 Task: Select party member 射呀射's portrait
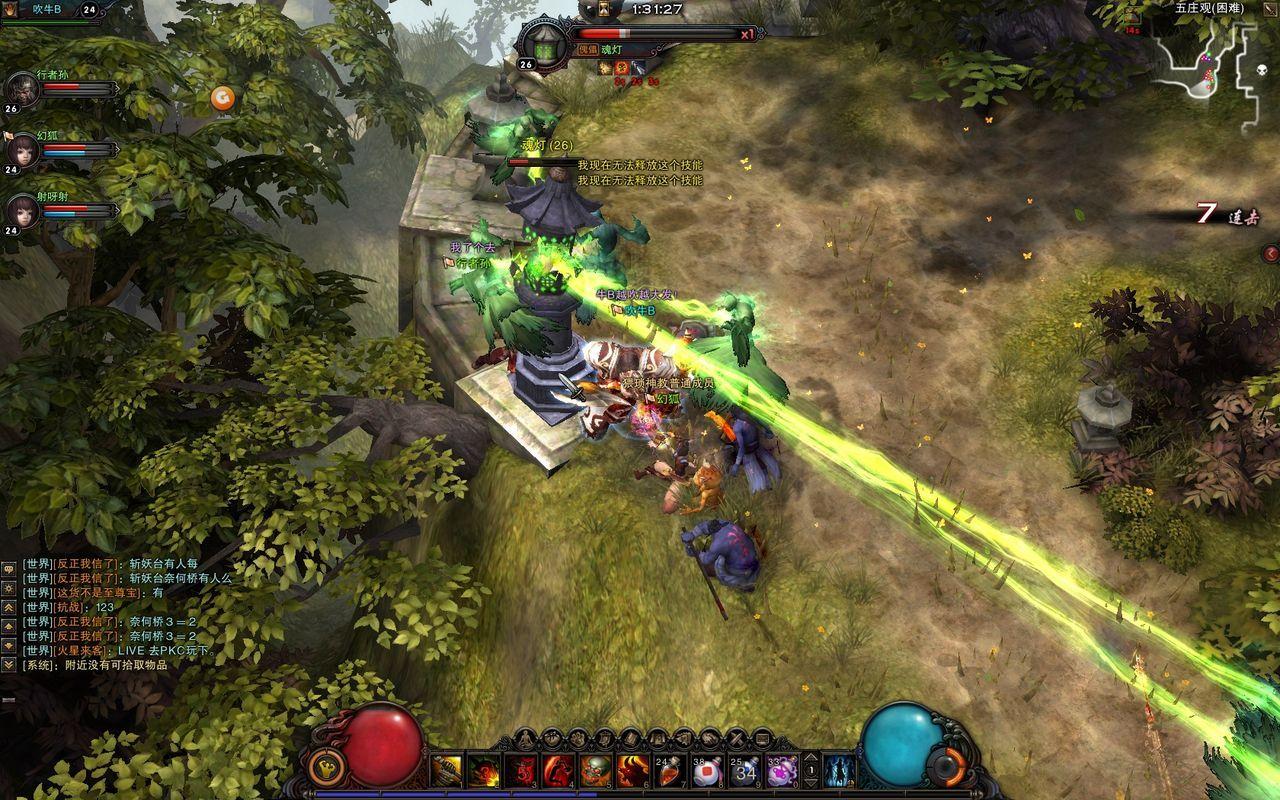(x=22, y=211)
